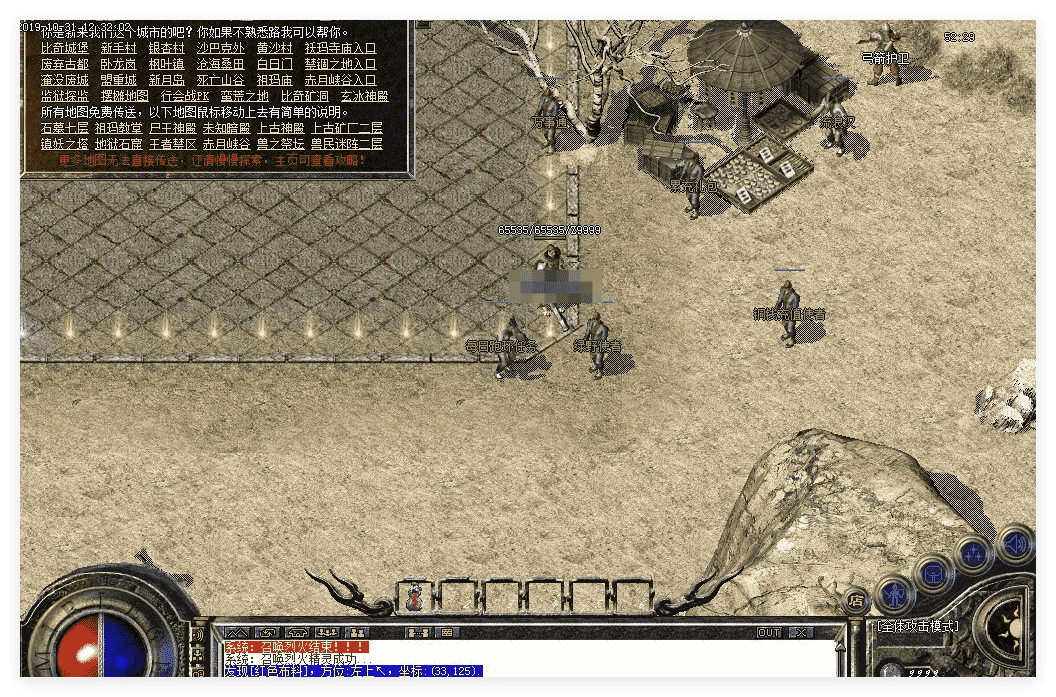Open the shop with the 店 button
The width and height of the screenshot is (1056, 697).
point(857,601)
